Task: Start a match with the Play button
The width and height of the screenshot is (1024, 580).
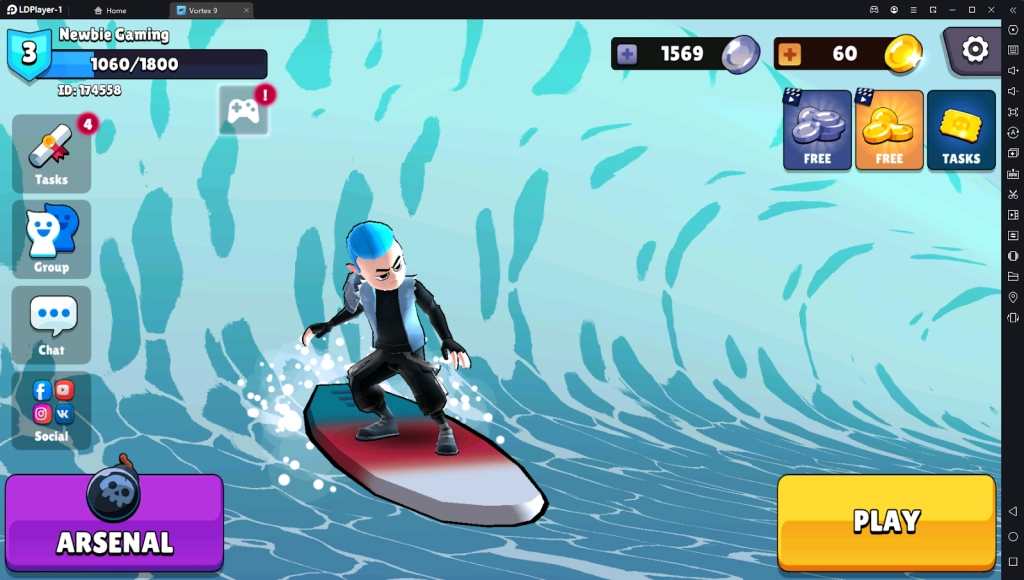Action: click(x=886, y=521)
